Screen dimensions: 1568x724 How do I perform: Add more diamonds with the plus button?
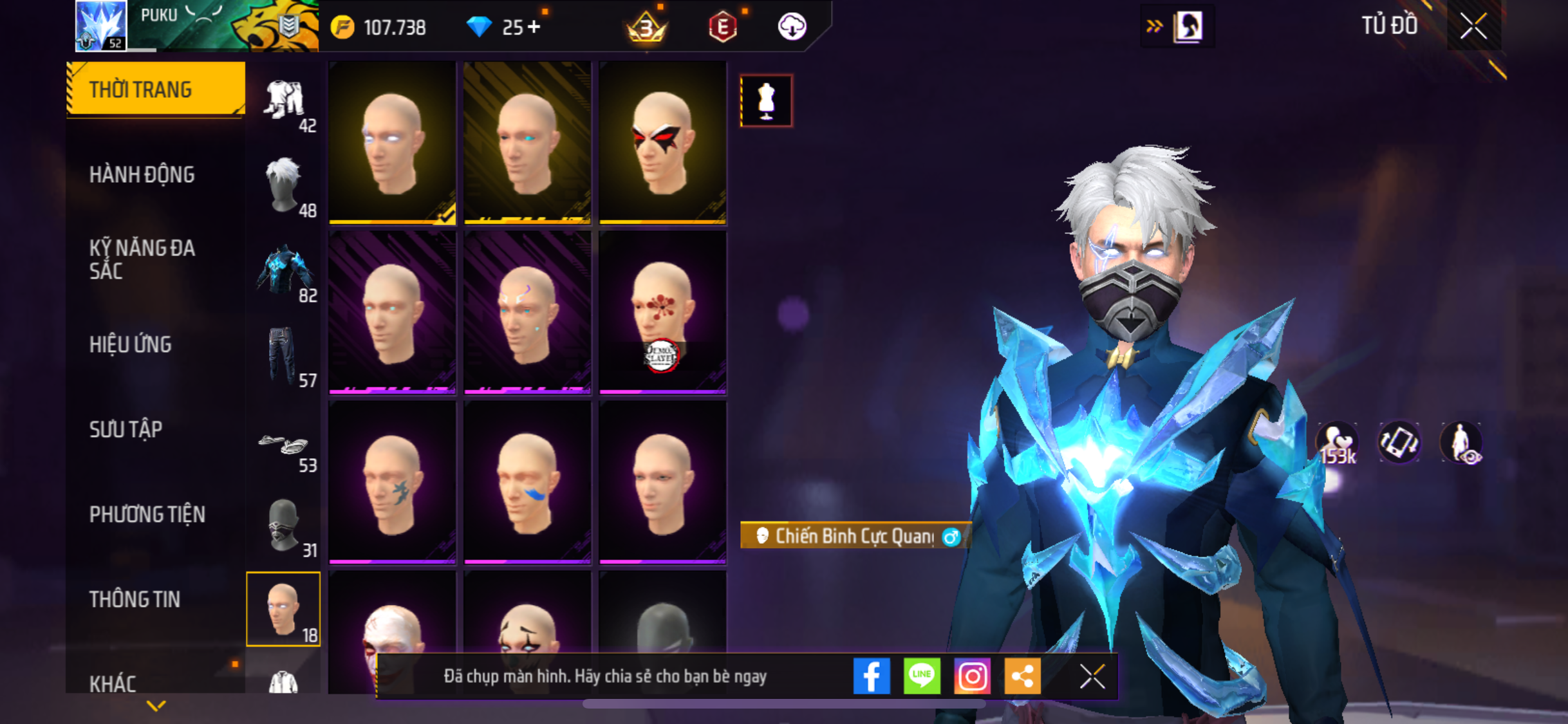pos(534,27)
